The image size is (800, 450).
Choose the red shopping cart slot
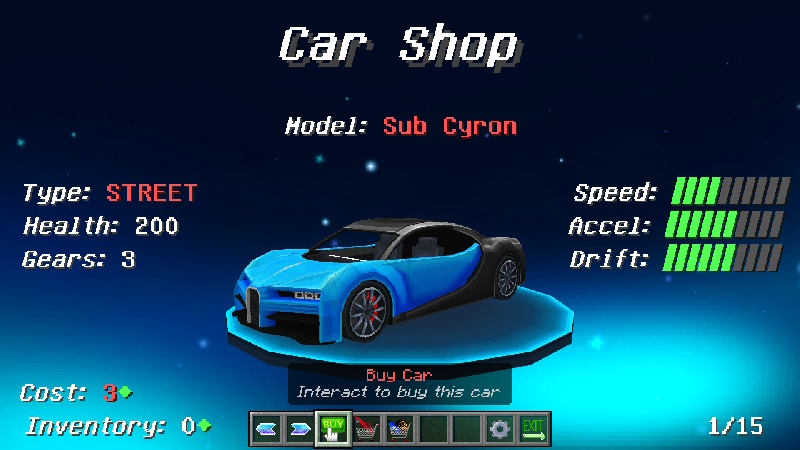(367, 429)
